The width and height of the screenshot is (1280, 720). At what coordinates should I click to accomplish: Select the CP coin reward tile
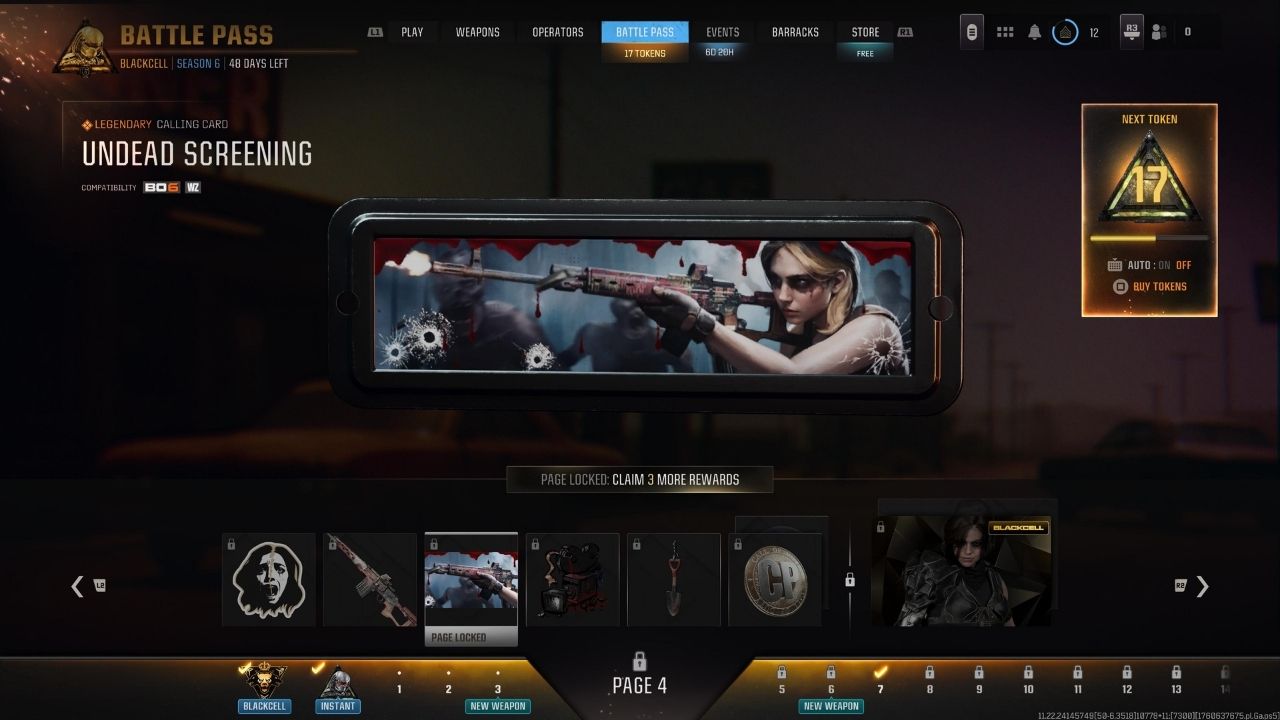pyautogui.click(x=775, y=580)
